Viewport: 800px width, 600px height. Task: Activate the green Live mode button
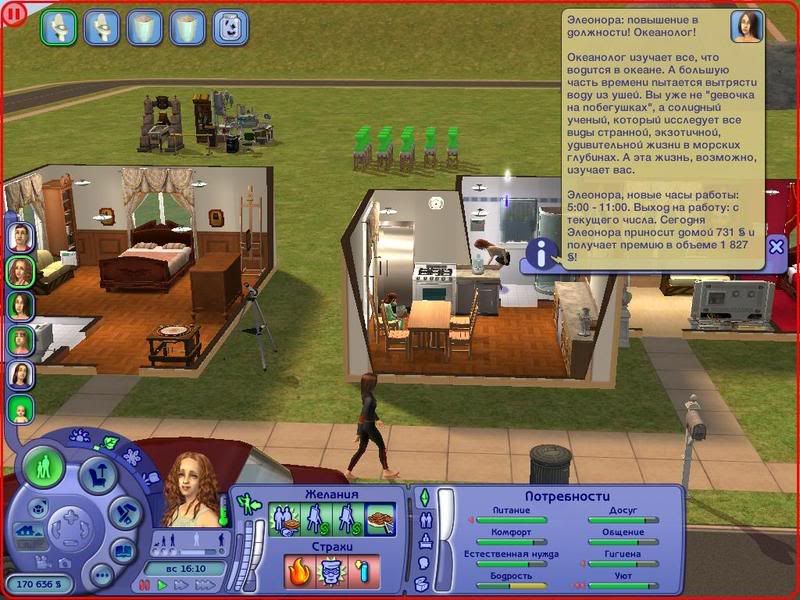[44, 468]
